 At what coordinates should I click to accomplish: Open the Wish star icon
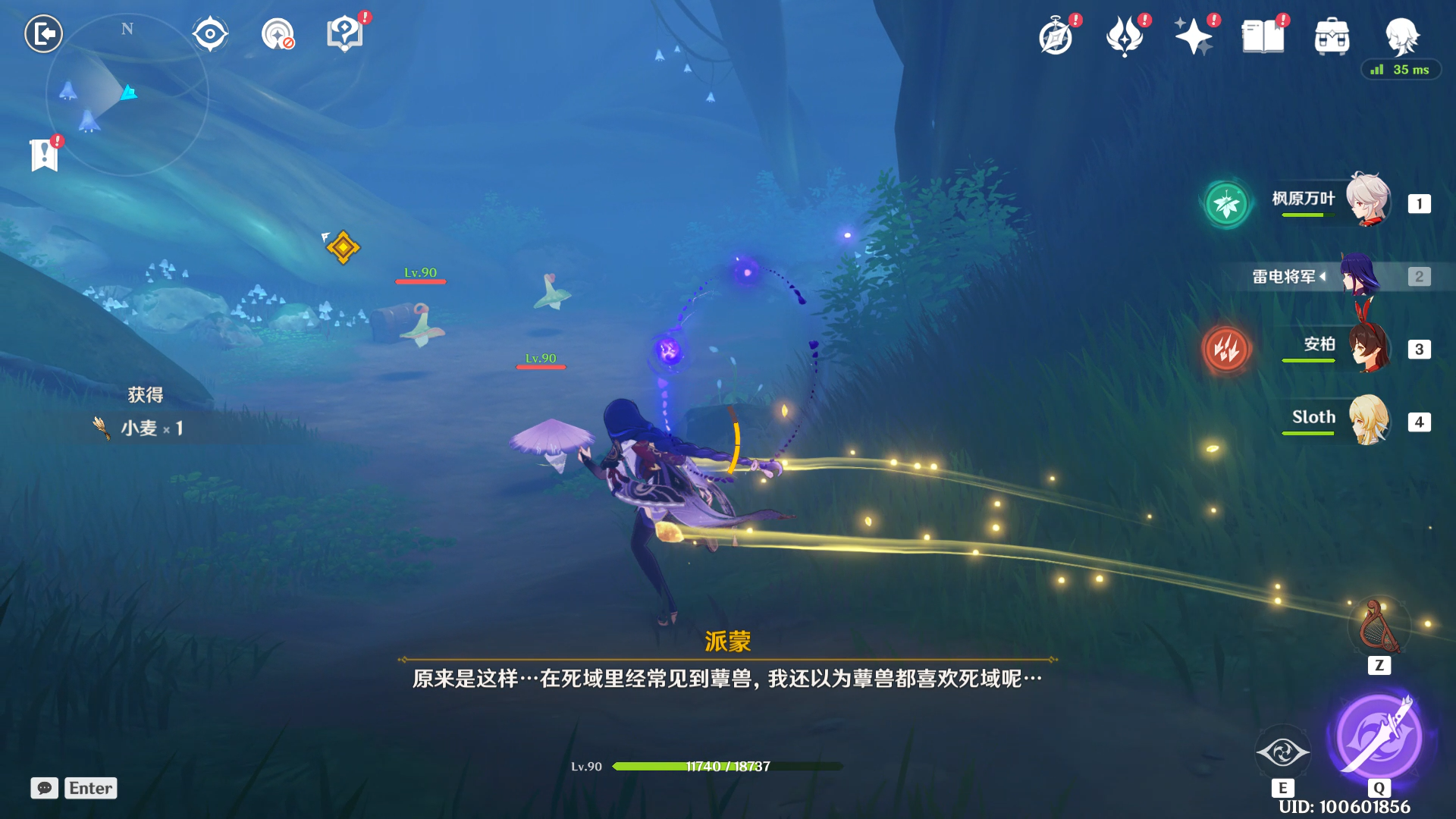[x=1194, y=36]
